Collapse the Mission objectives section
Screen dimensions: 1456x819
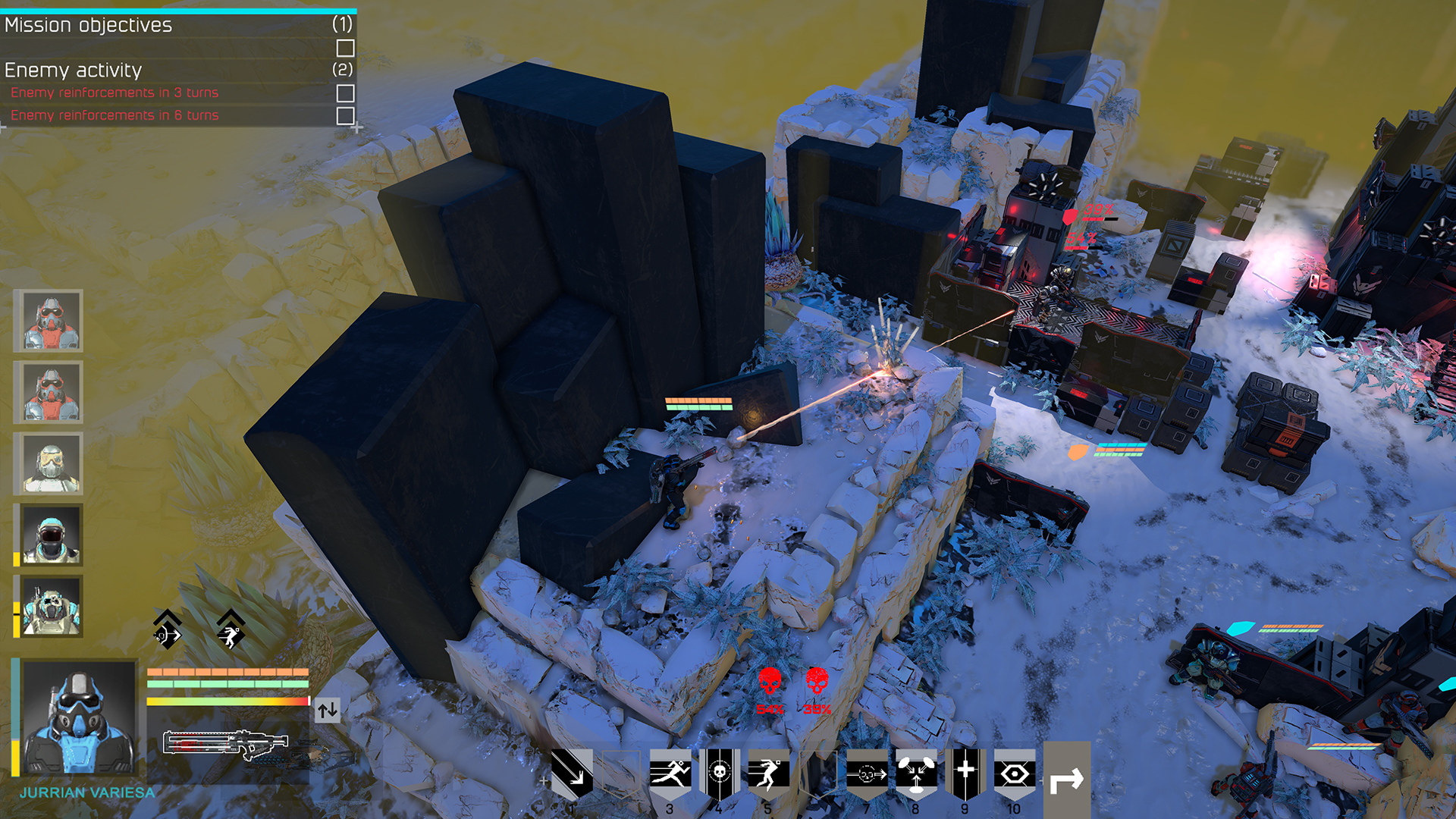click(x=88, y=25)
